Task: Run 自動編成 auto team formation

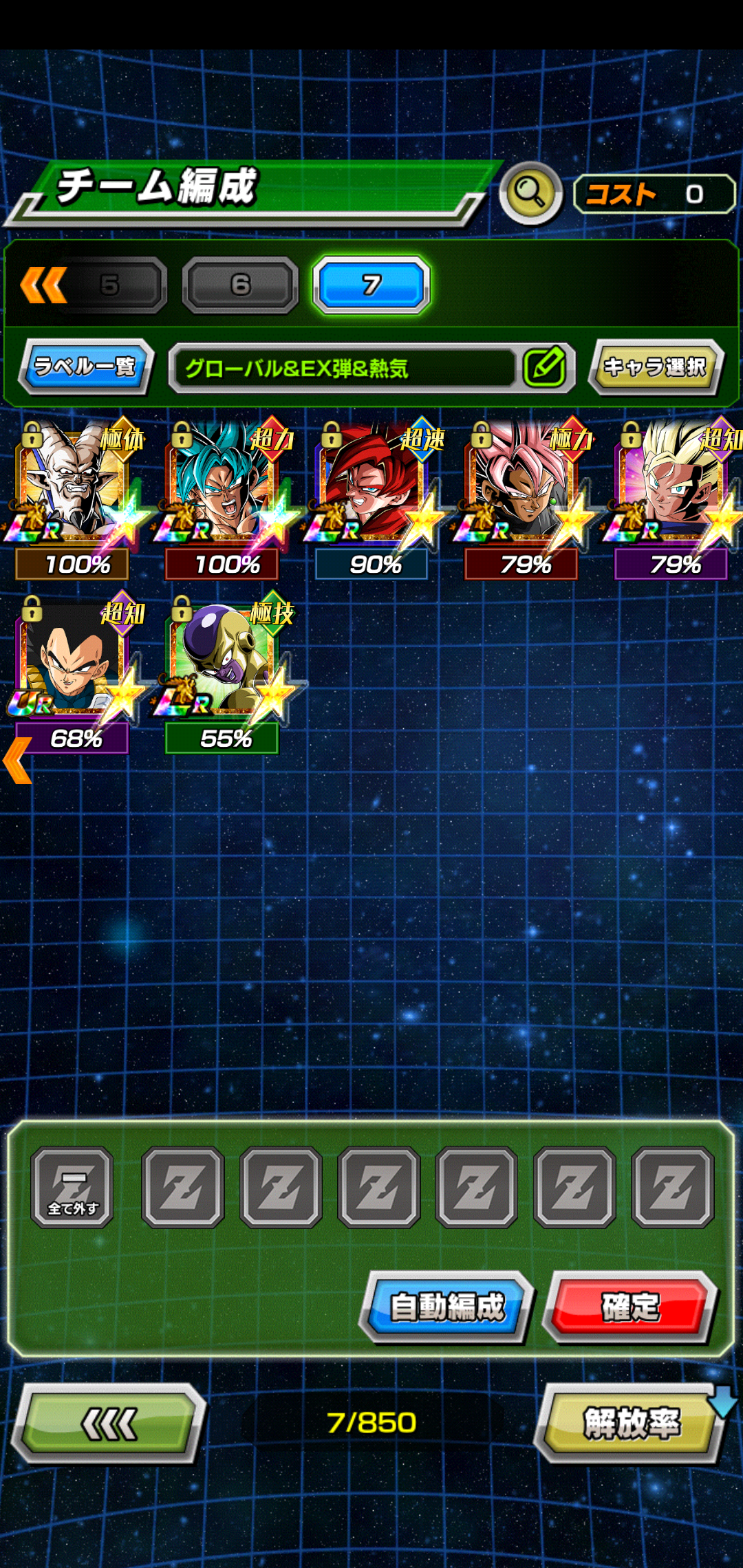Action: [x=447, y=1307]
